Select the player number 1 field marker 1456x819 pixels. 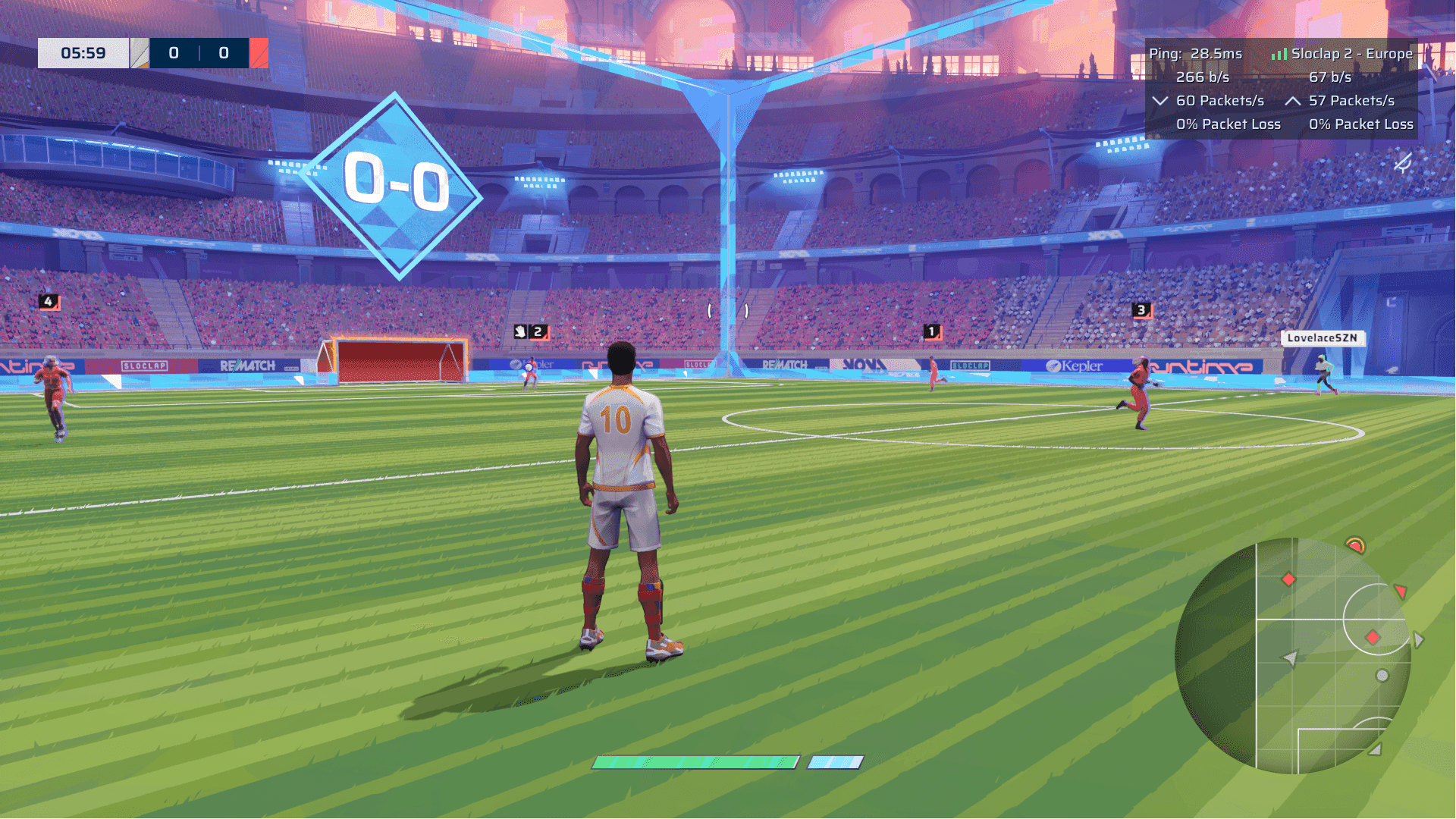point(930,331)
